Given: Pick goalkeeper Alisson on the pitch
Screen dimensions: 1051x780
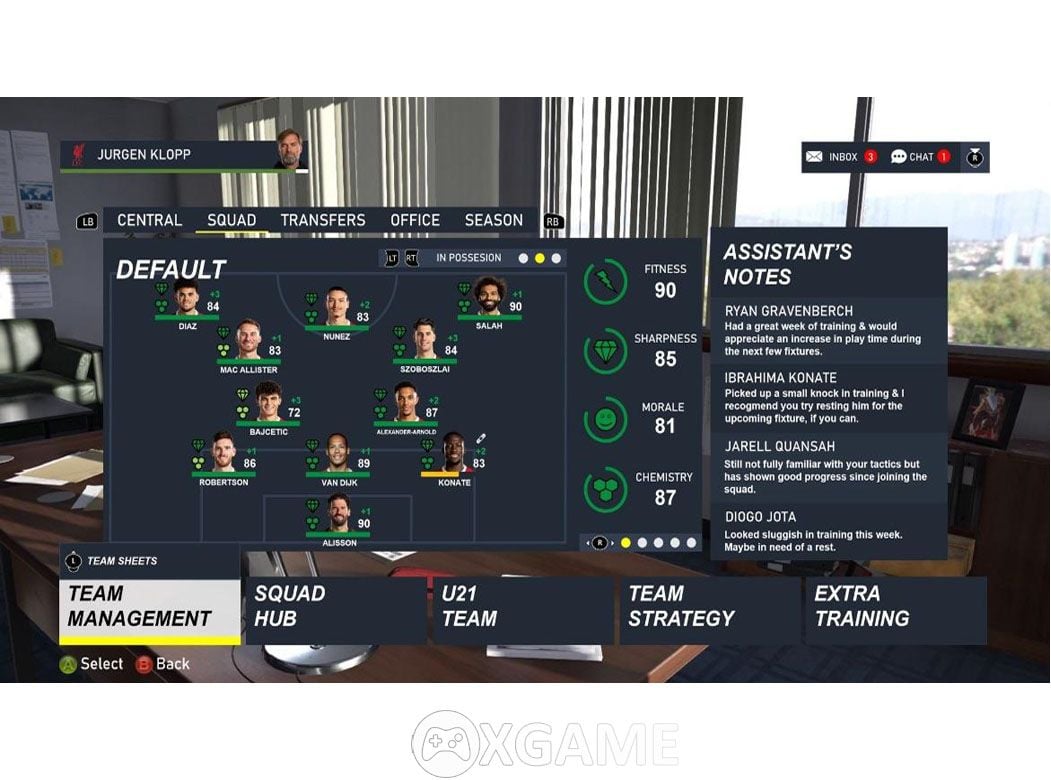Looking at the screenshot, I should (337, 515).
